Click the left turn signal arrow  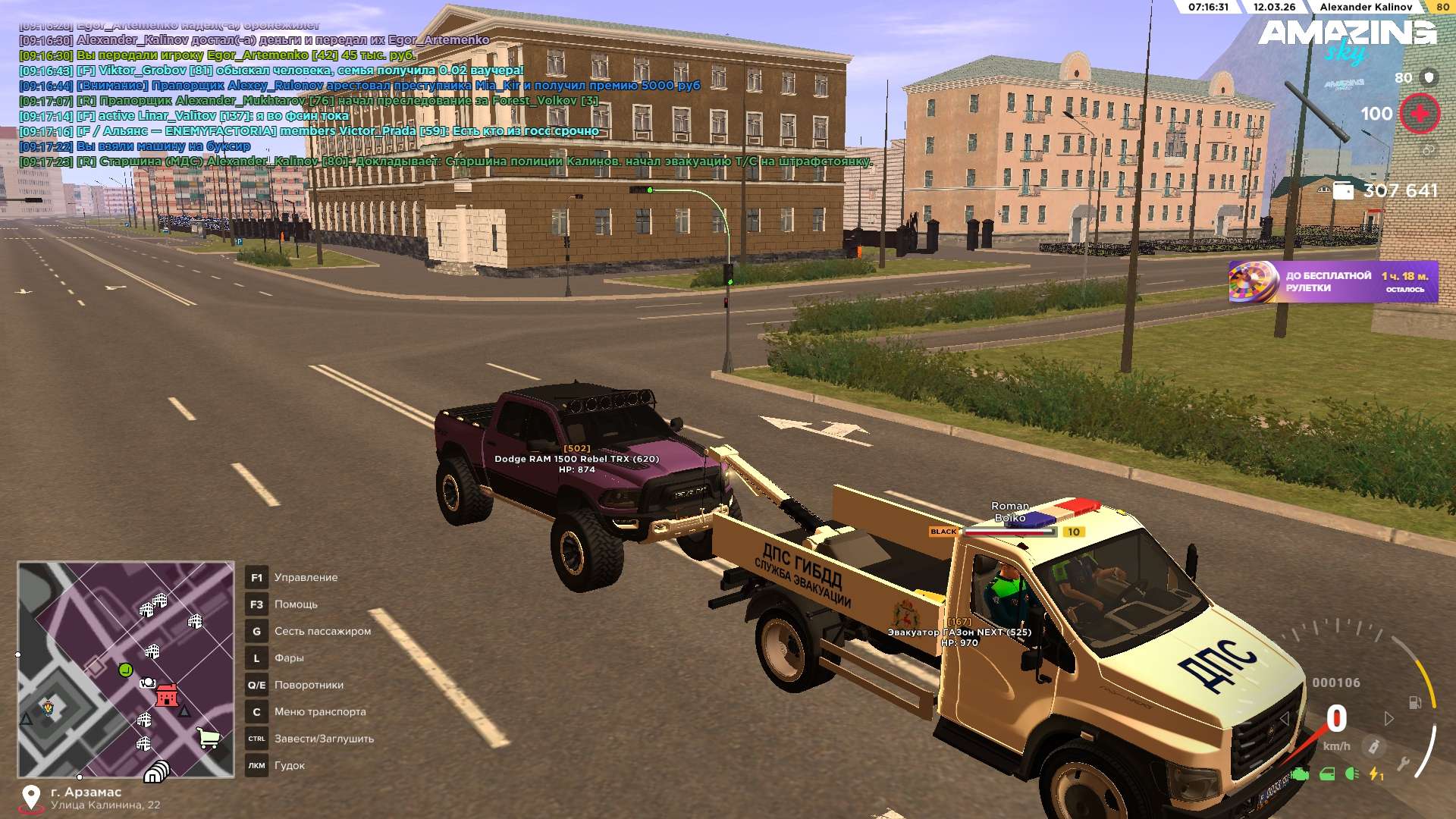tap(1284, 718)
